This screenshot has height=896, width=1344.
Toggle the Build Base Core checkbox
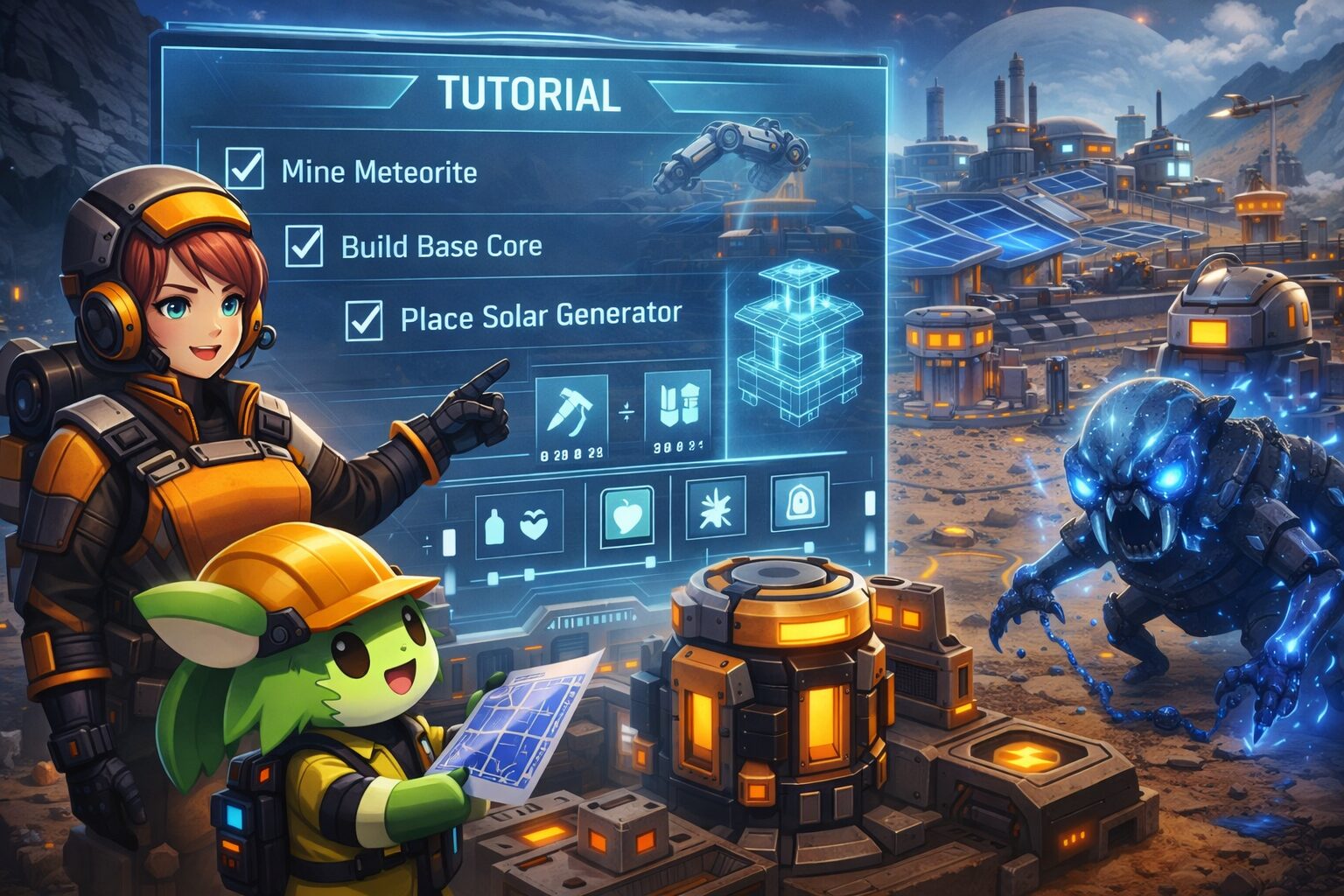point(304,245)
